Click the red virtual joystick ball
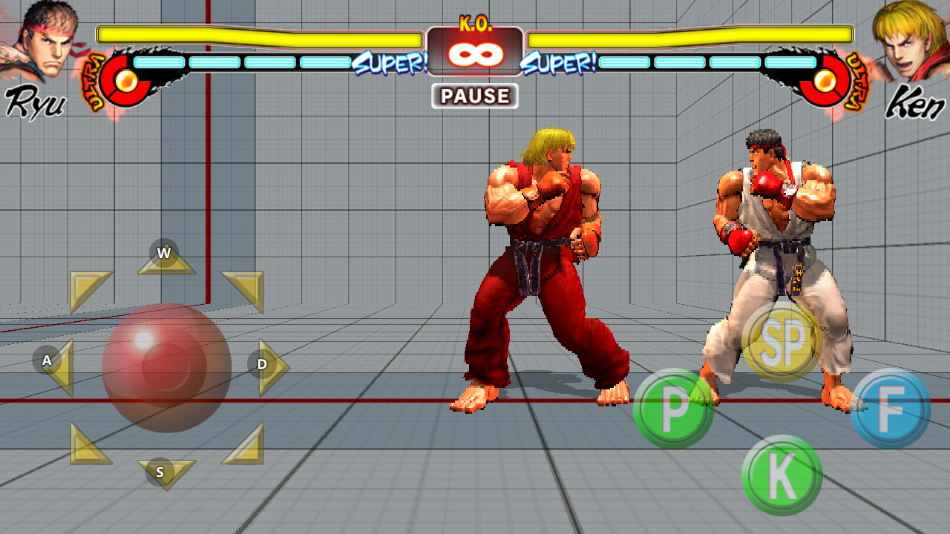 click(166, 367)
